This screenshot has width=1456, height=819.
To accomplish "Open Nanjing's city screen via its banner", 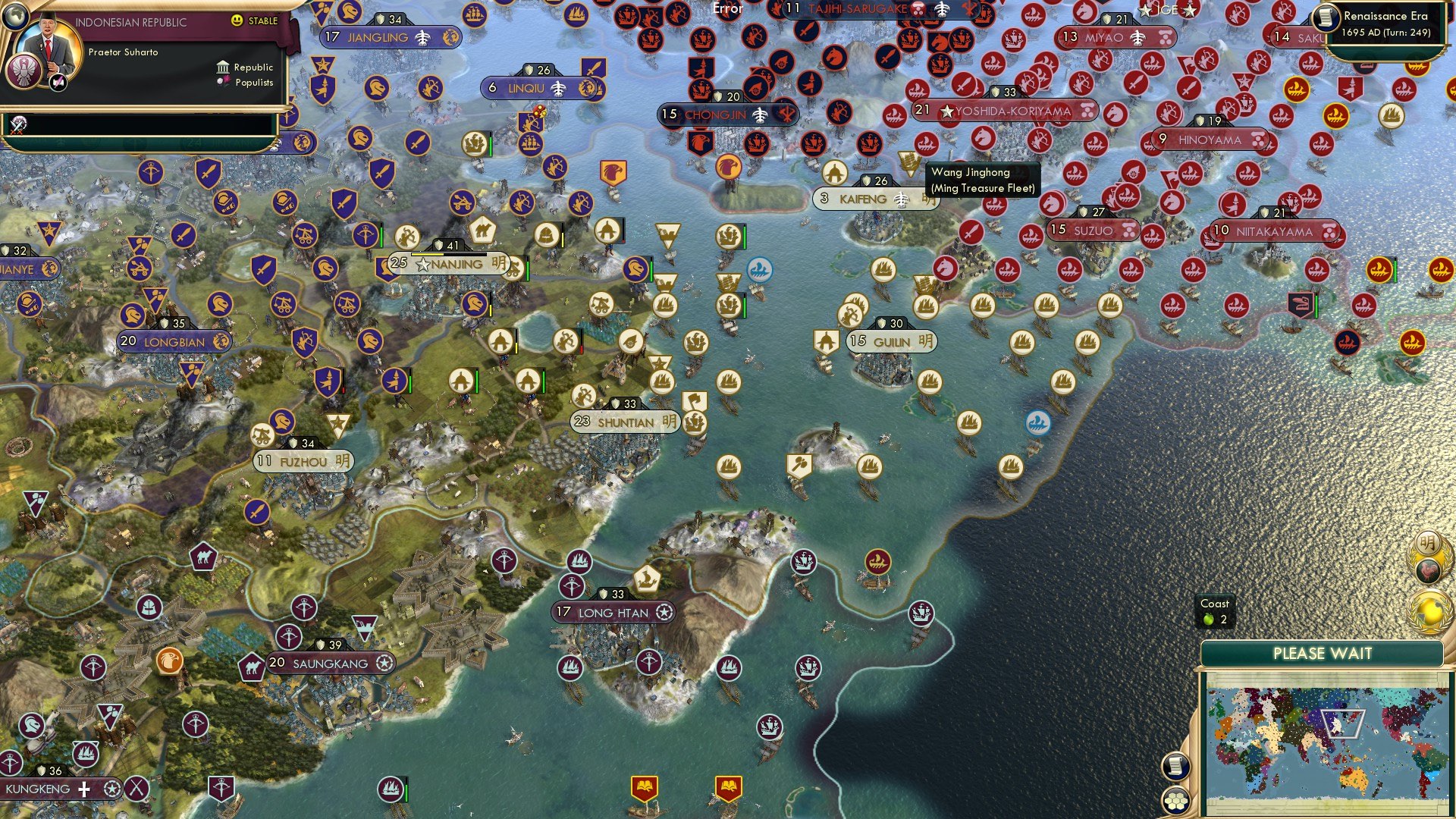I will tap(453, 265).
